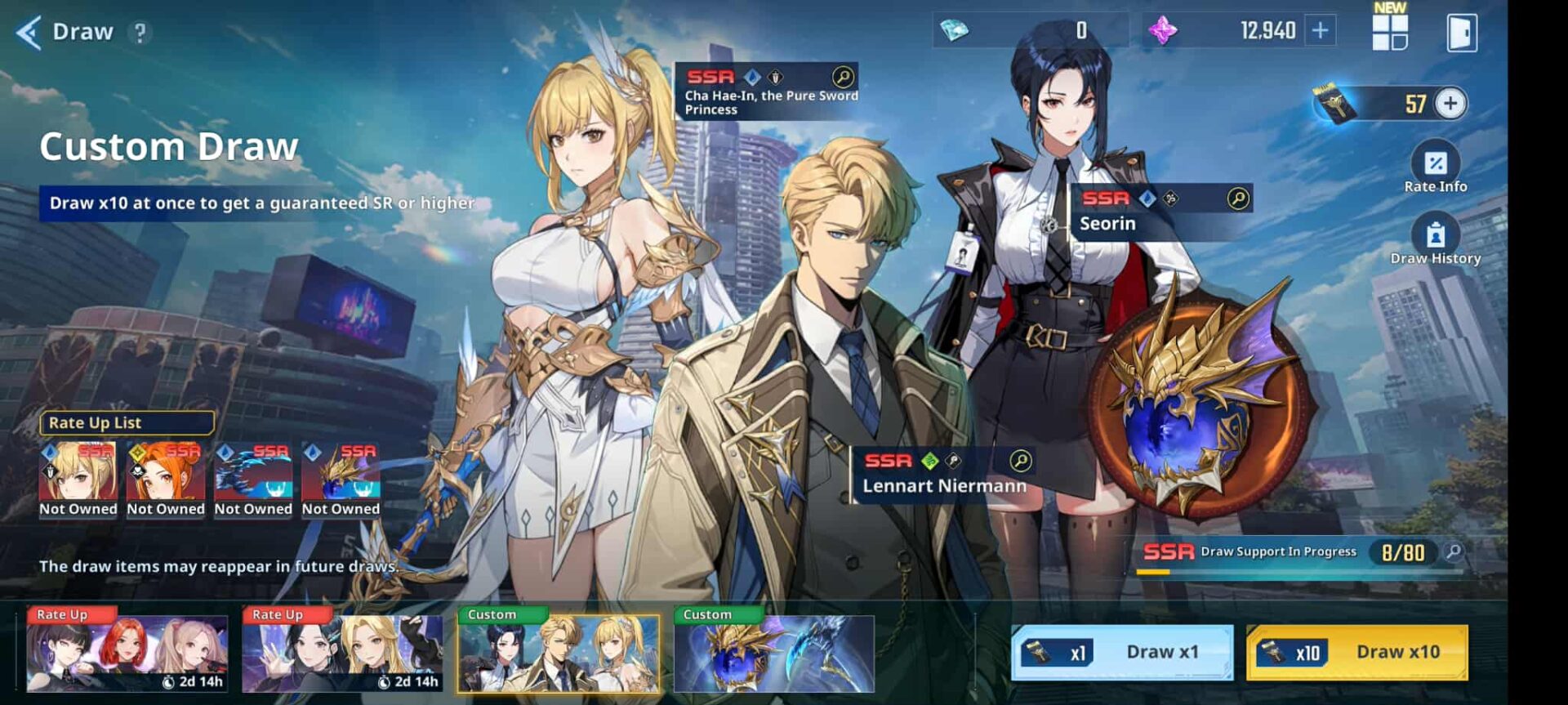Open Rate Info
This screenshot has width=1568, height=705.
pos(1435,169)
